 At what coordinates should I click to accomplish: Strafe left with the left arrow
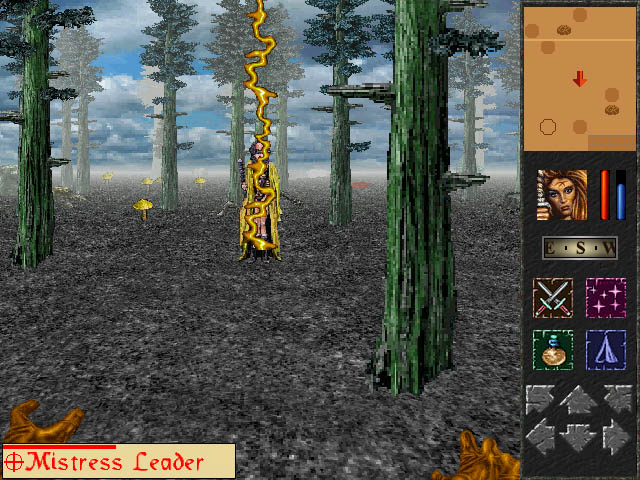tap(541, 436)
